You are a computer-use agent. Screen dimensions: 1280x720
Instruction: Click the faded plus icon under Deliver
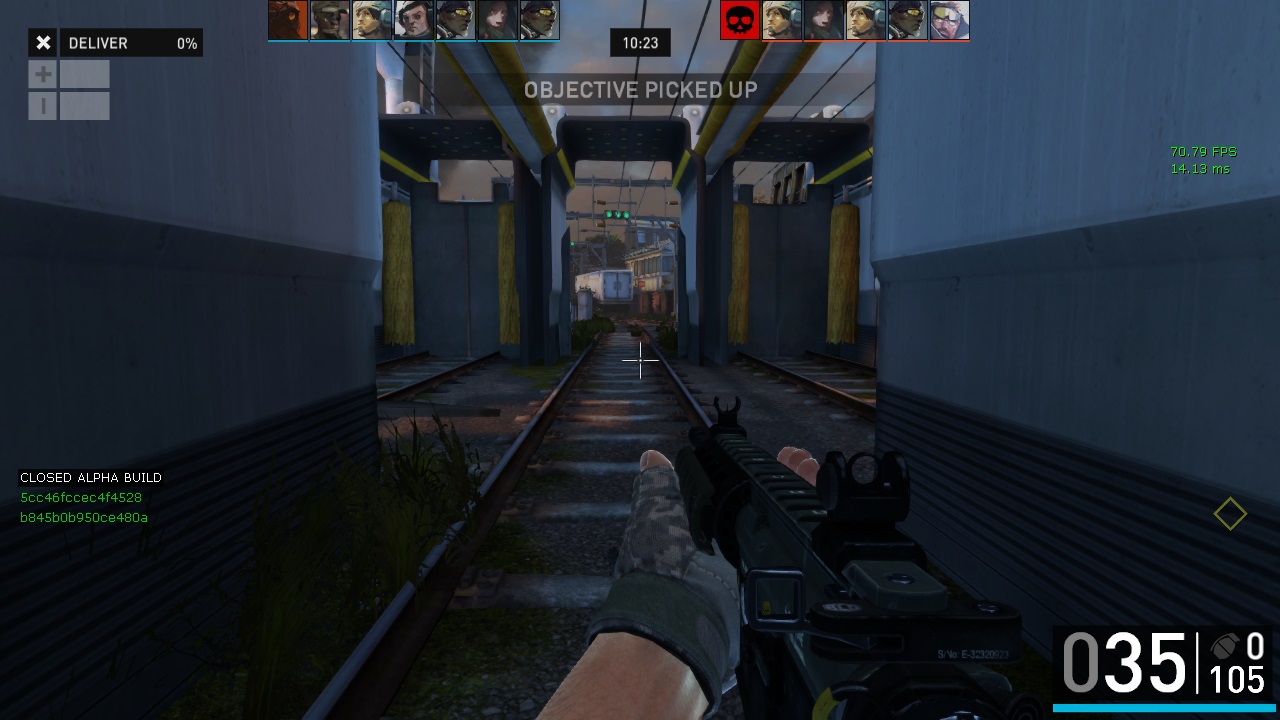pyautogui.click(x=43, y=74)
